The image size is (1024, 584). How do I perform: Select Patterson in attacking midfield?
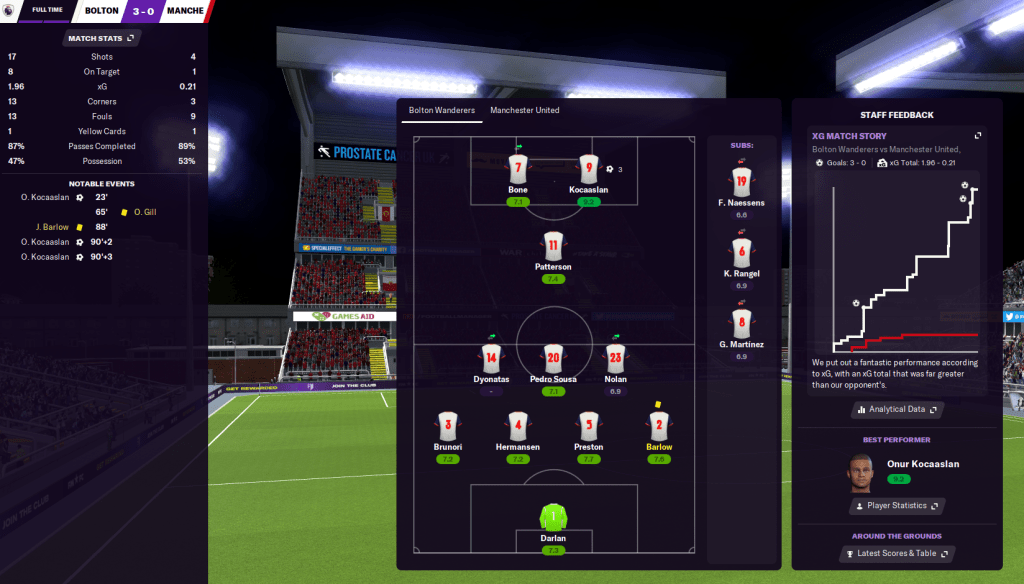(553, 246)
